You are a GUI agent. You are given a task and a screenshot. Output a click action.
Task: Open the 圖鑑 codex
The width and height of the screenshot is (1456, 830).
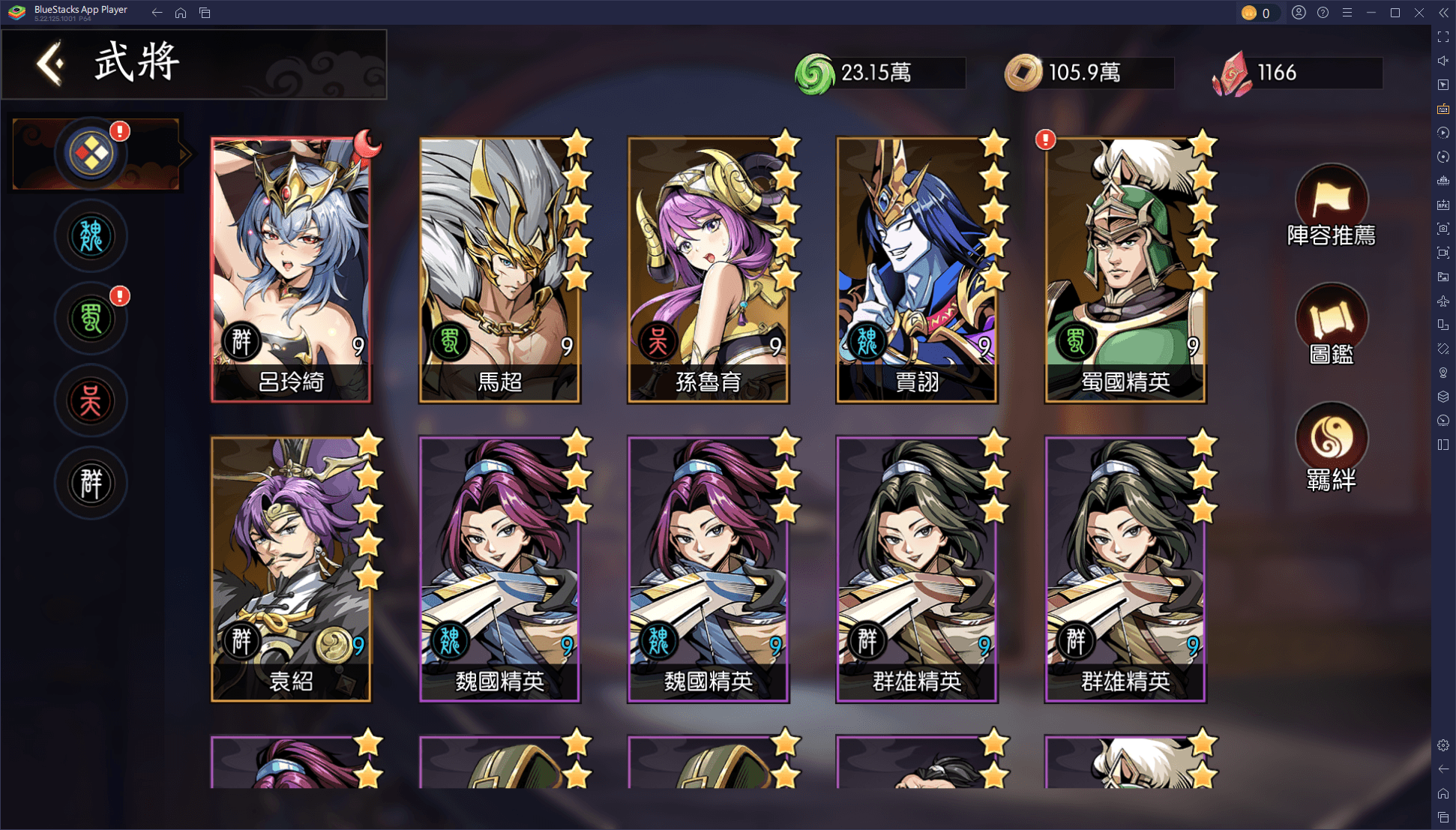click(1331, 325)
